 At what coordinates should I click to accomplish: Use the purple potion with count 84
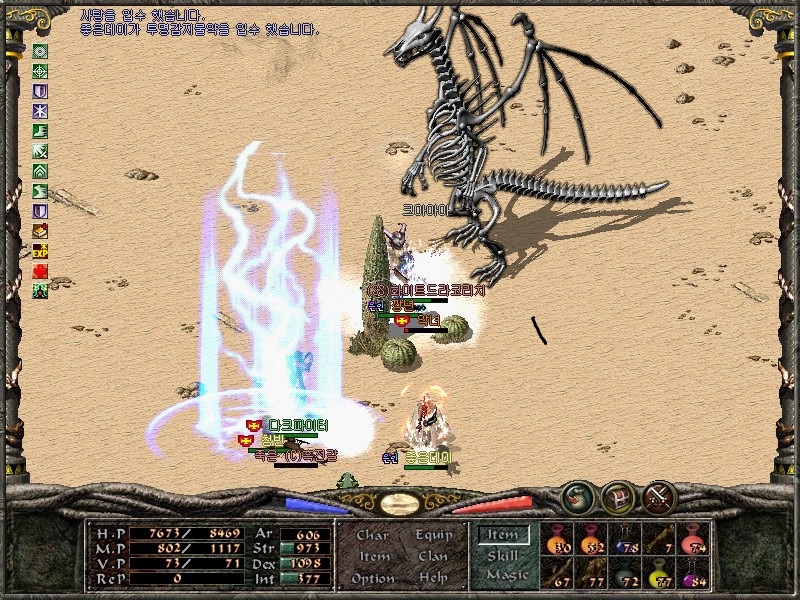coord(692,573)
